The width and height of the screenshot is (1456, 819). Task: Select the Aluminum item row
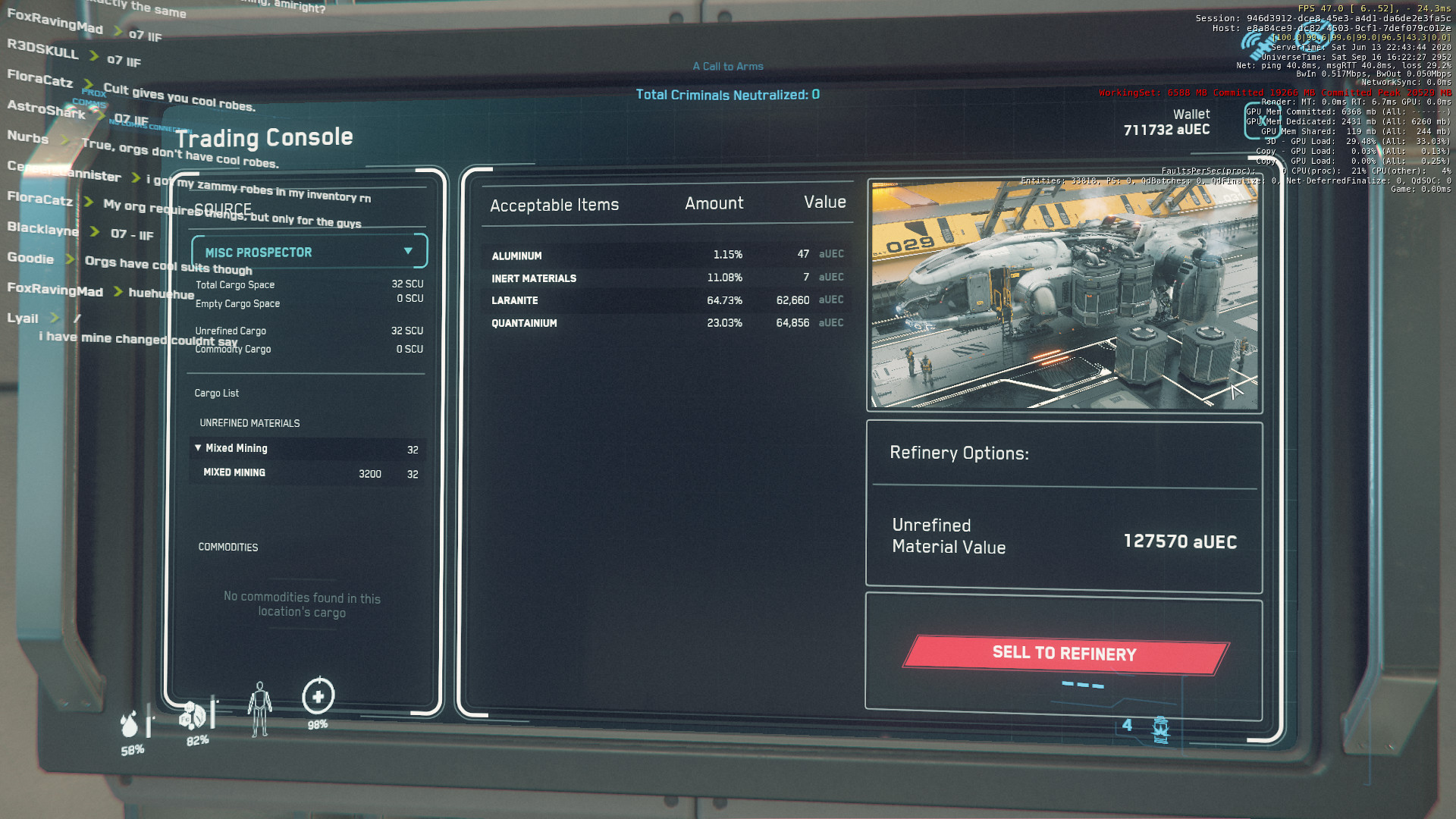pos(666,255)
